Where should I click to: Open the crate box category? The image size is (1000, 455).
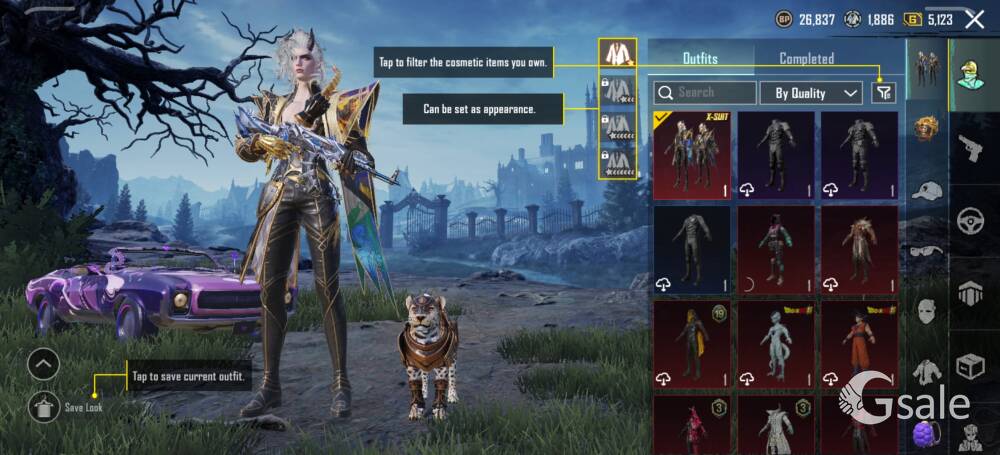click(x=970, y=366)
